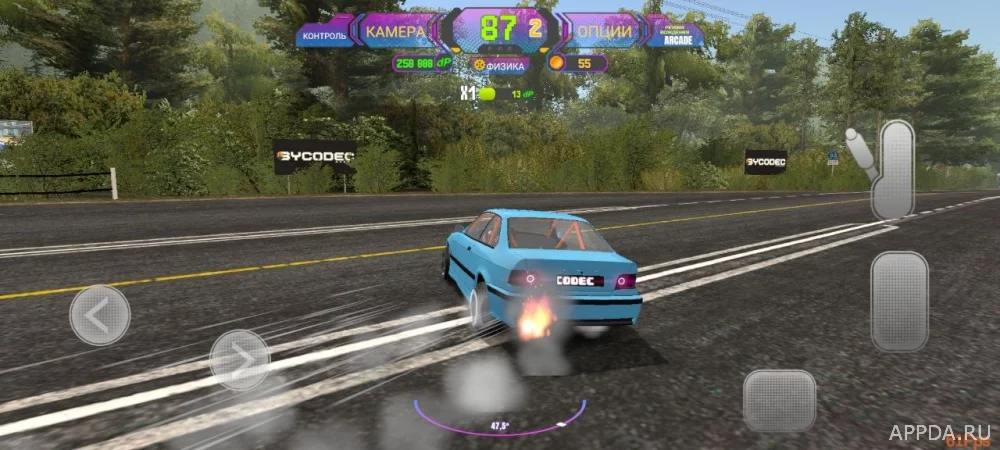
Task: Tap the square brake pedal
Action: [780, 400]
